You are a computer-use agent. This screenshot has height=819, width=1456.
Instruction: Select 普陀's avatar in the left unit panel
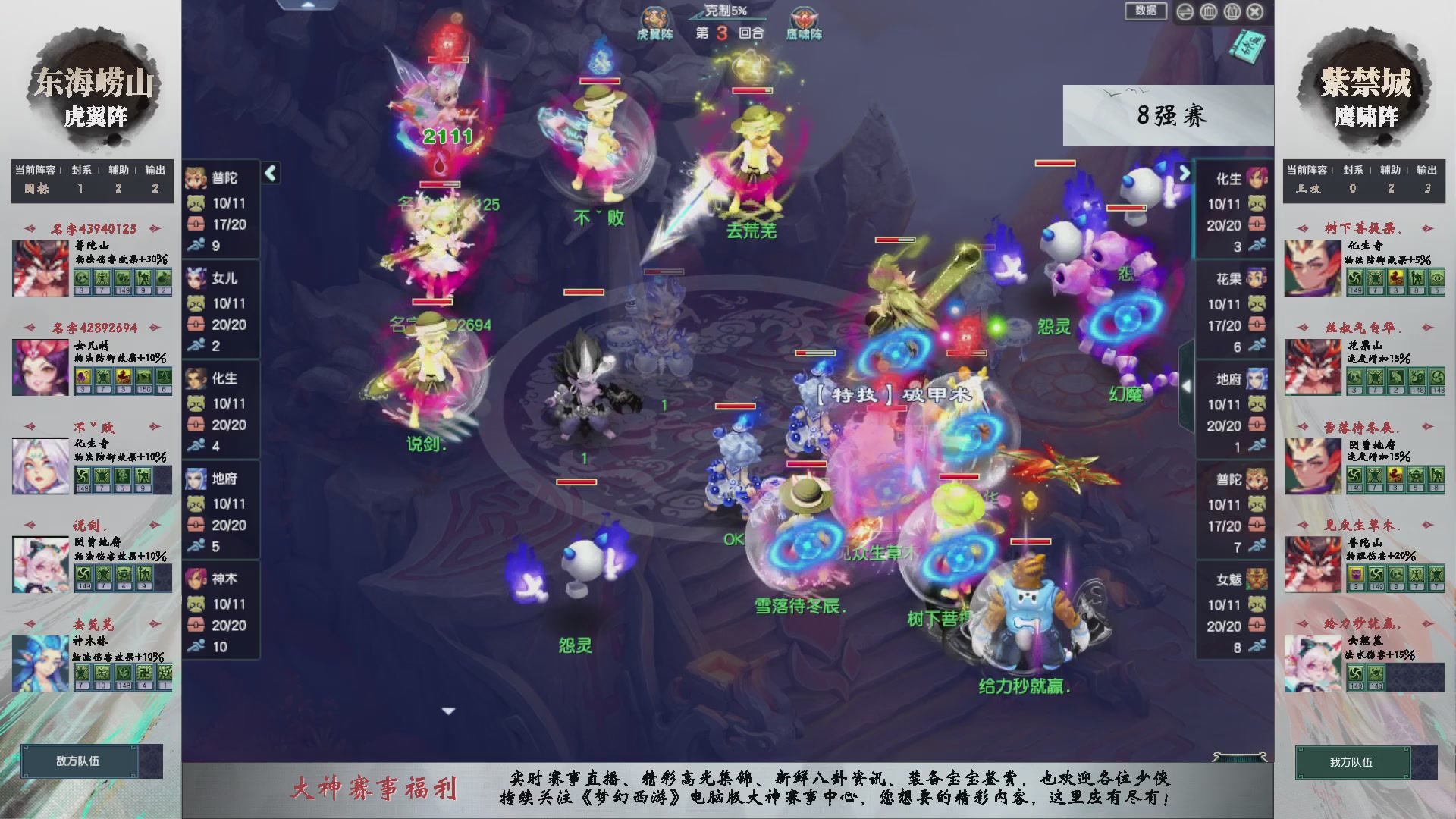point(196,179)
